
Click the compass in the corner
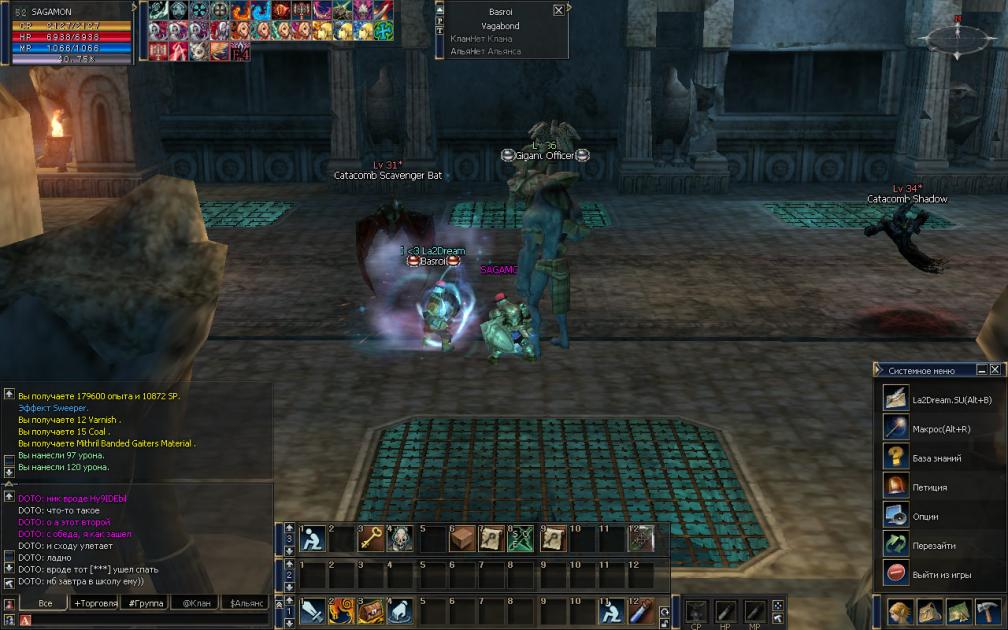click(x=957, y=38)
